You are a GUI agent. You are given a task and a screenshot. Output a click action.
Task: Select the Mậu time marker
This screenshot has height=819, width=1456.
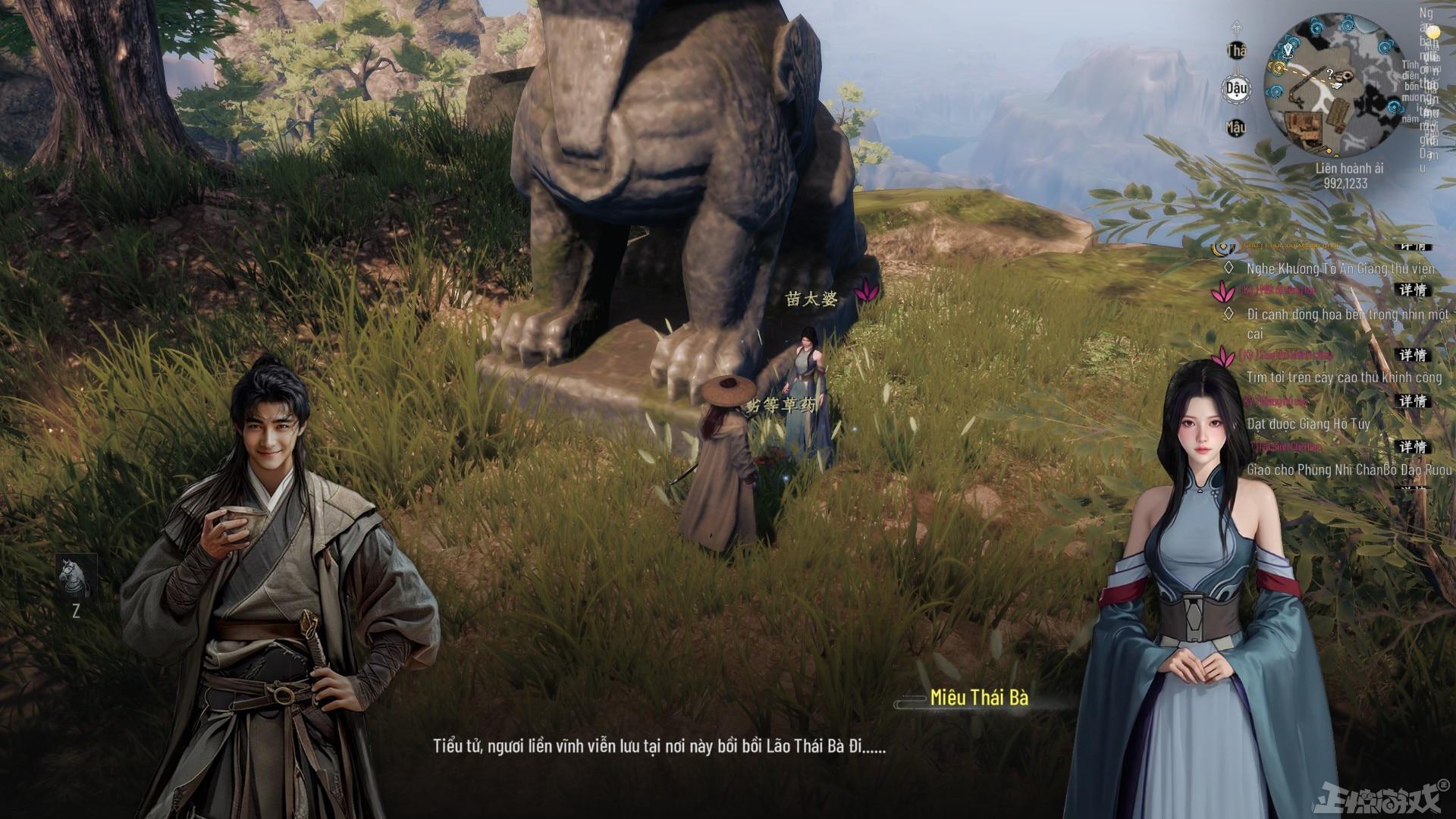tap(1236, 127)
